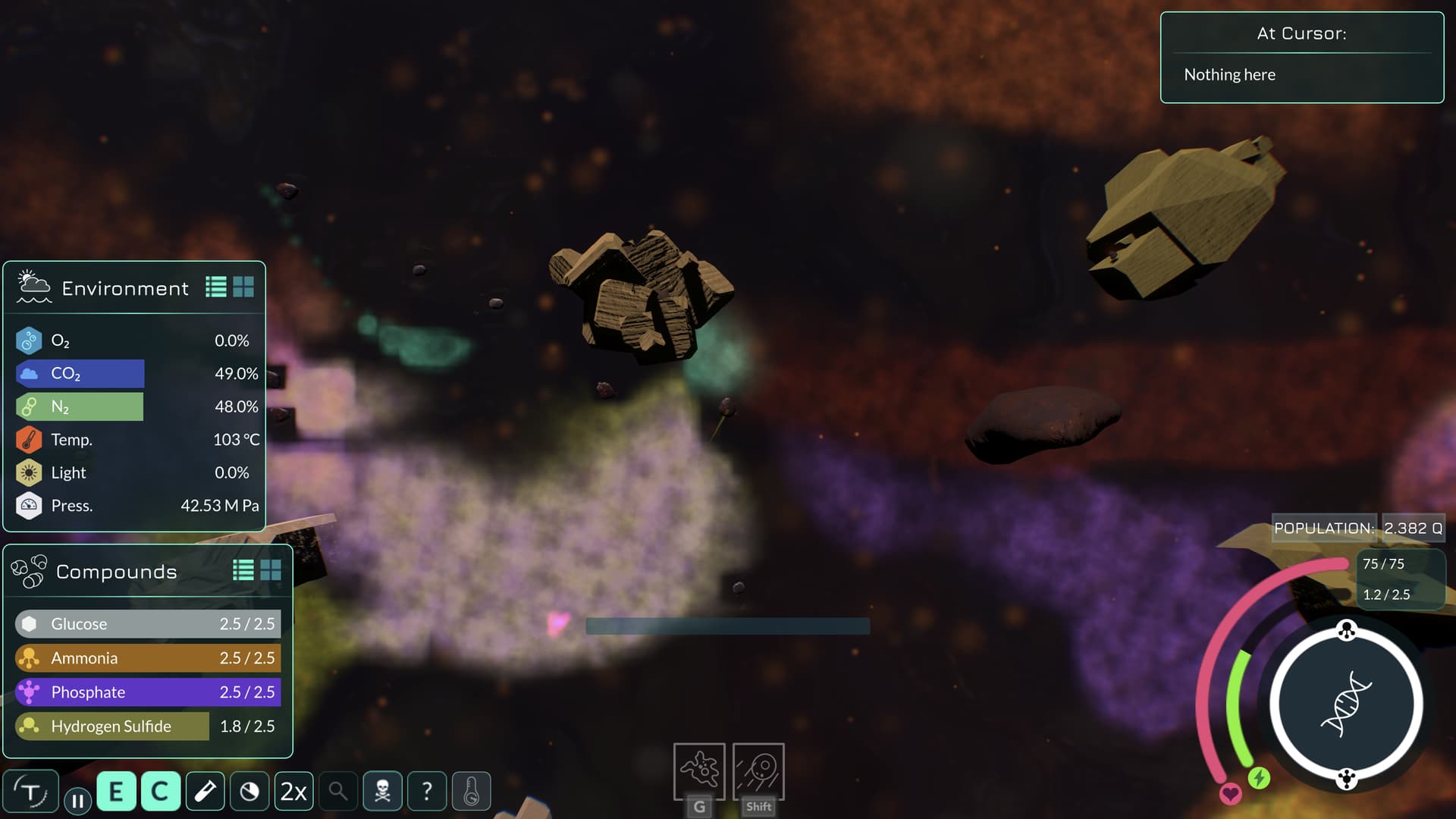The width and height of the screenshot is (1456, 819).
Task: Switch Compounds panel to grid view
Action: coord(271,570)
